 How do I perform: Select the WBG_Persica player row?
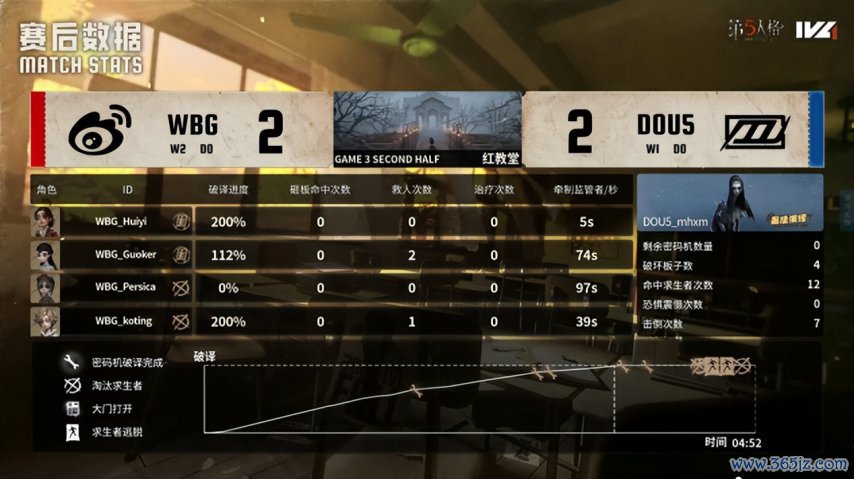click(x=330, y=288)
